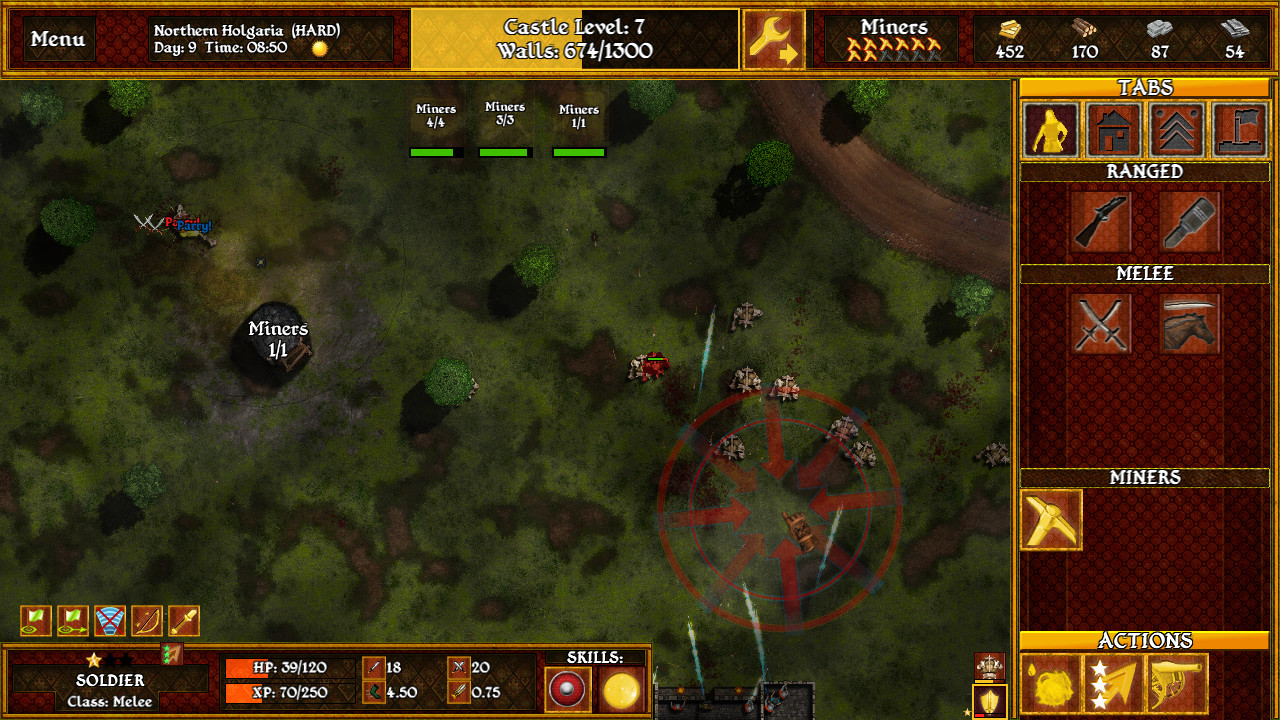Expand the mountain upgrades tab panel

(x=1176, y=130)
